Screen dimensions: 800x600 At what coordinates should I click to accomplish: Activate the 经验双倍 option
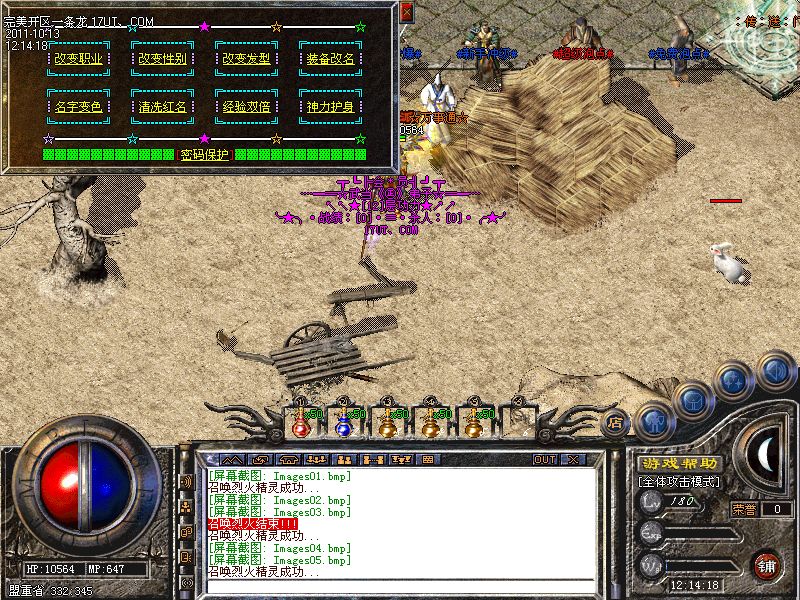[246, 105]
